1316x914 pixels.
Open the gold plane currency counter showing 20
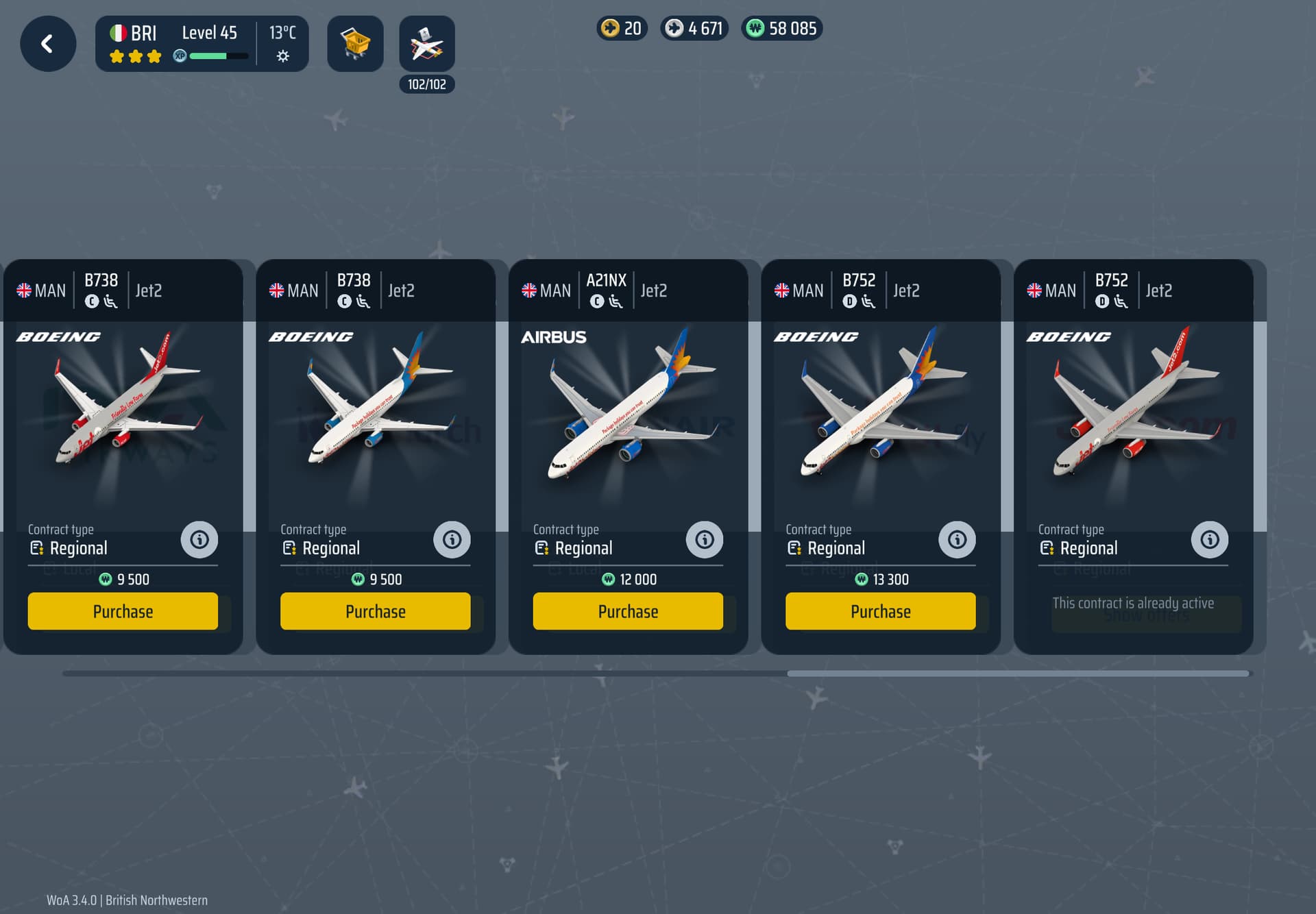click(622, 29)
